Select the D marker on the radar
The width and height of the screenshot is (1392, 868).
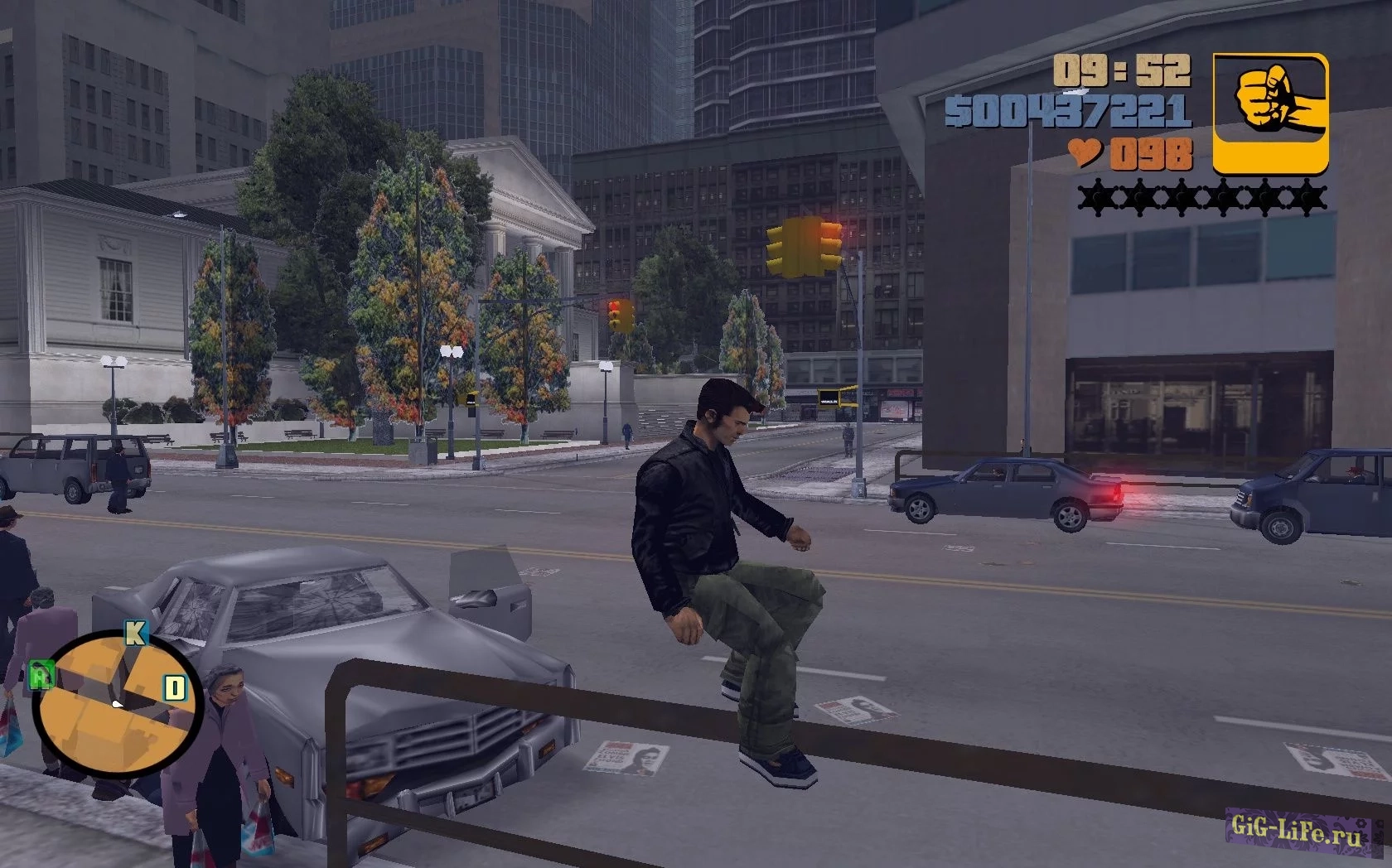point(174,687)
